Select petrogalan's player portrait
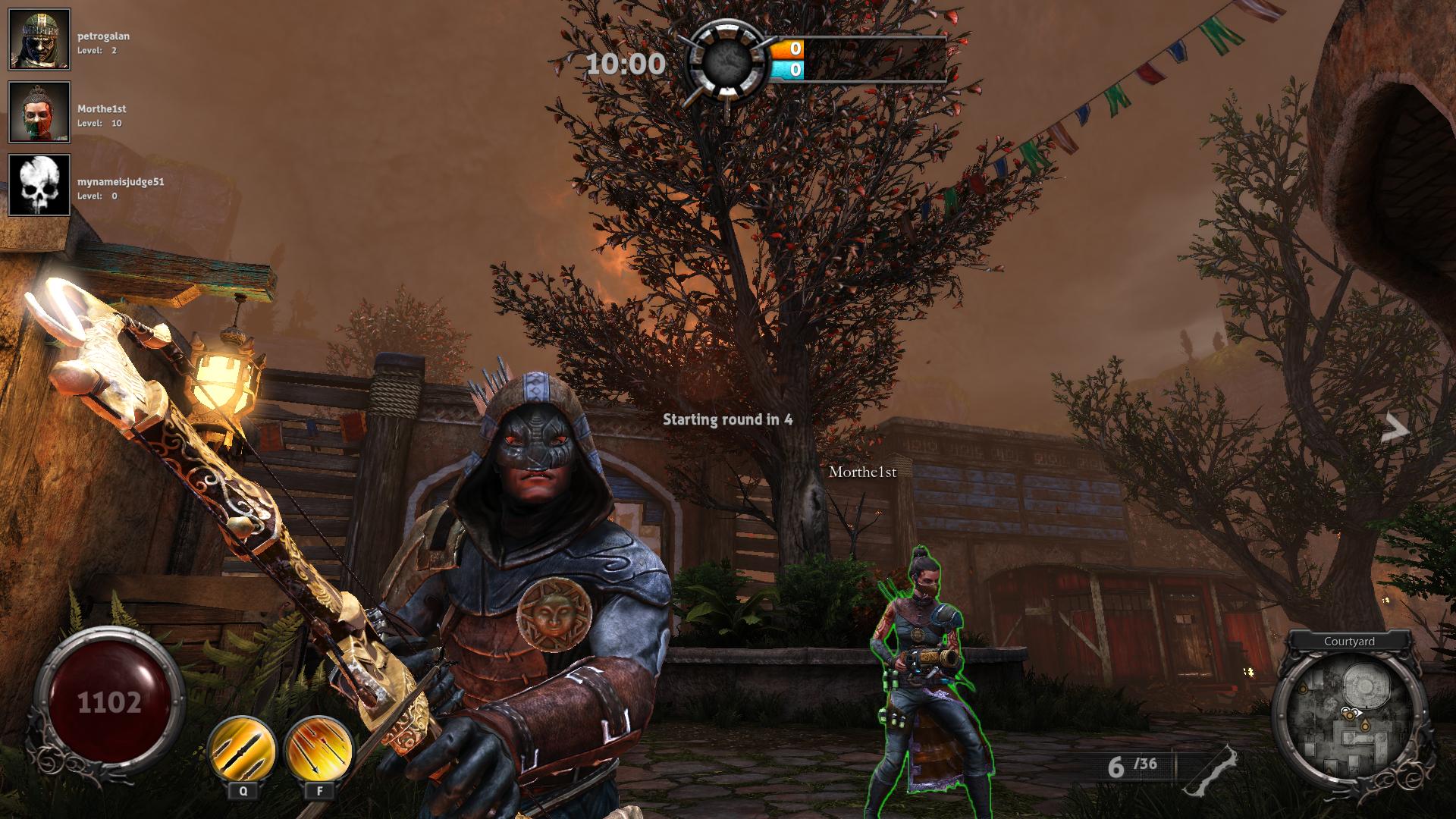 pyautogui.click(x=39, y=39)
